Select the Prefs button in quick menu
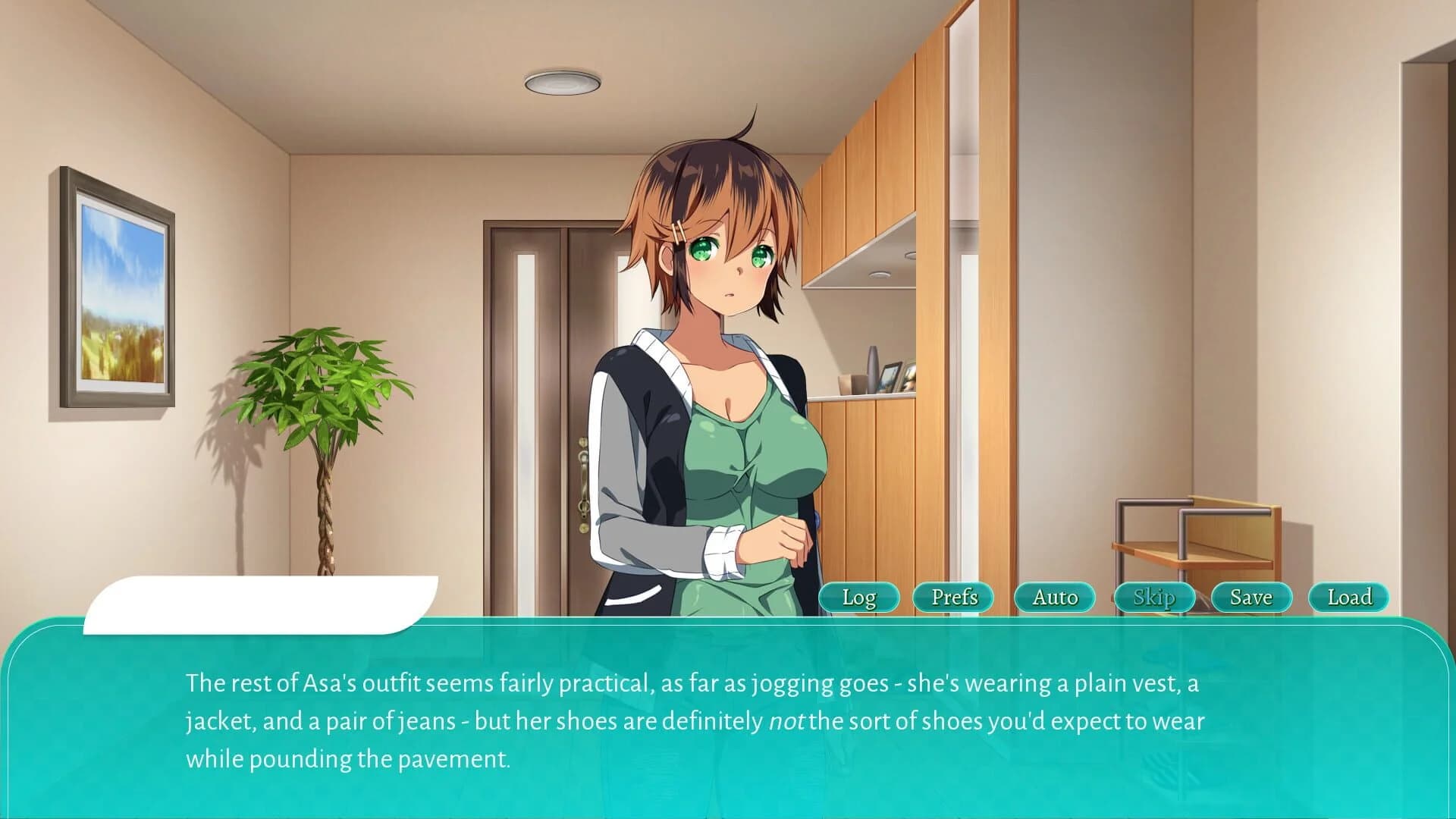The height and width of the screenshot is (819, 1456). (x=953, y=598)
